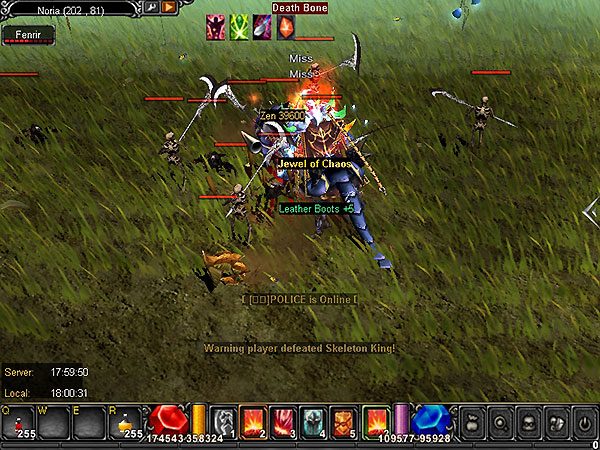Select the orange figure skill in slot 5

[344, 422]
